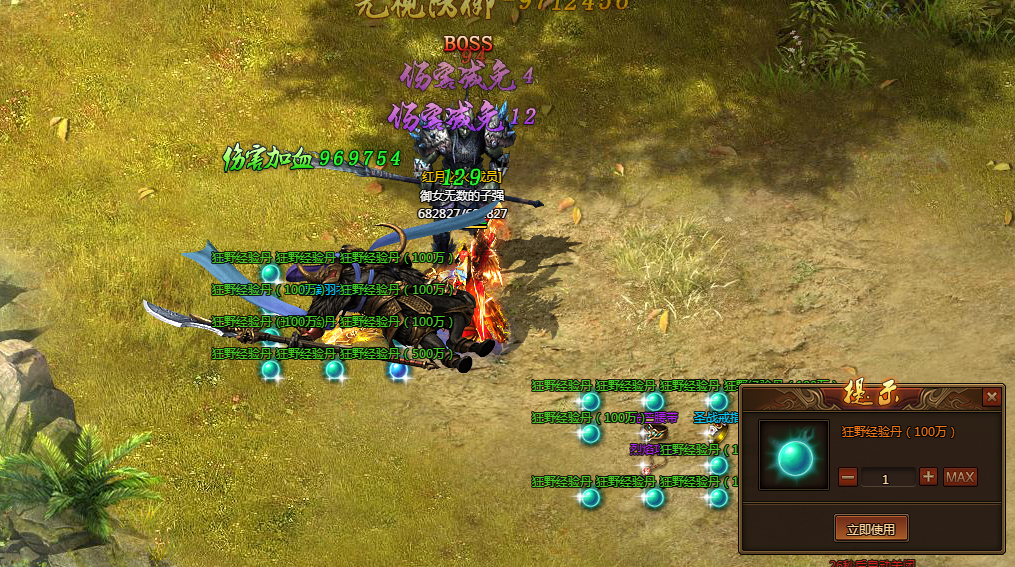The width and height of the screenshot is (1015, 567).
Task: Set quantity to MAX
Action: pos(960,477)
